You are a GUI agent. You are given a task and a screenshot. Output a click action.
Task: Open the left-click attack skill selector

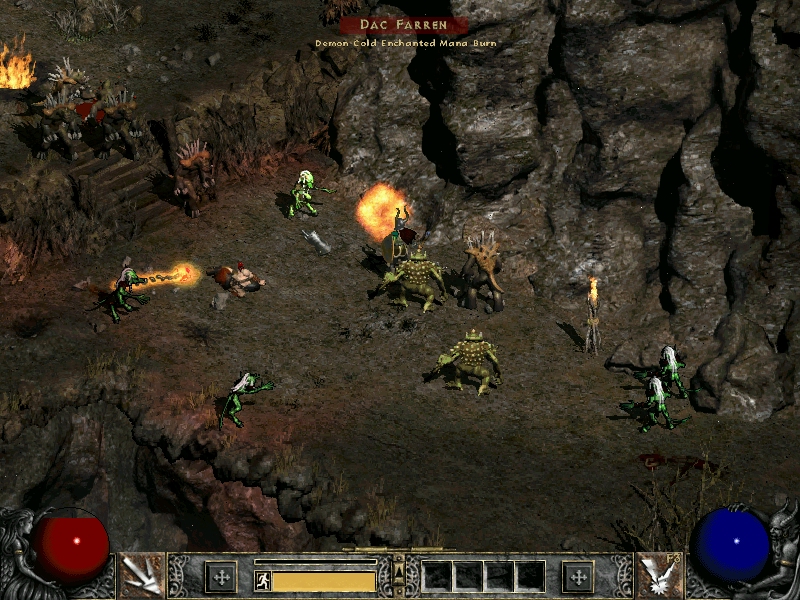141,575
